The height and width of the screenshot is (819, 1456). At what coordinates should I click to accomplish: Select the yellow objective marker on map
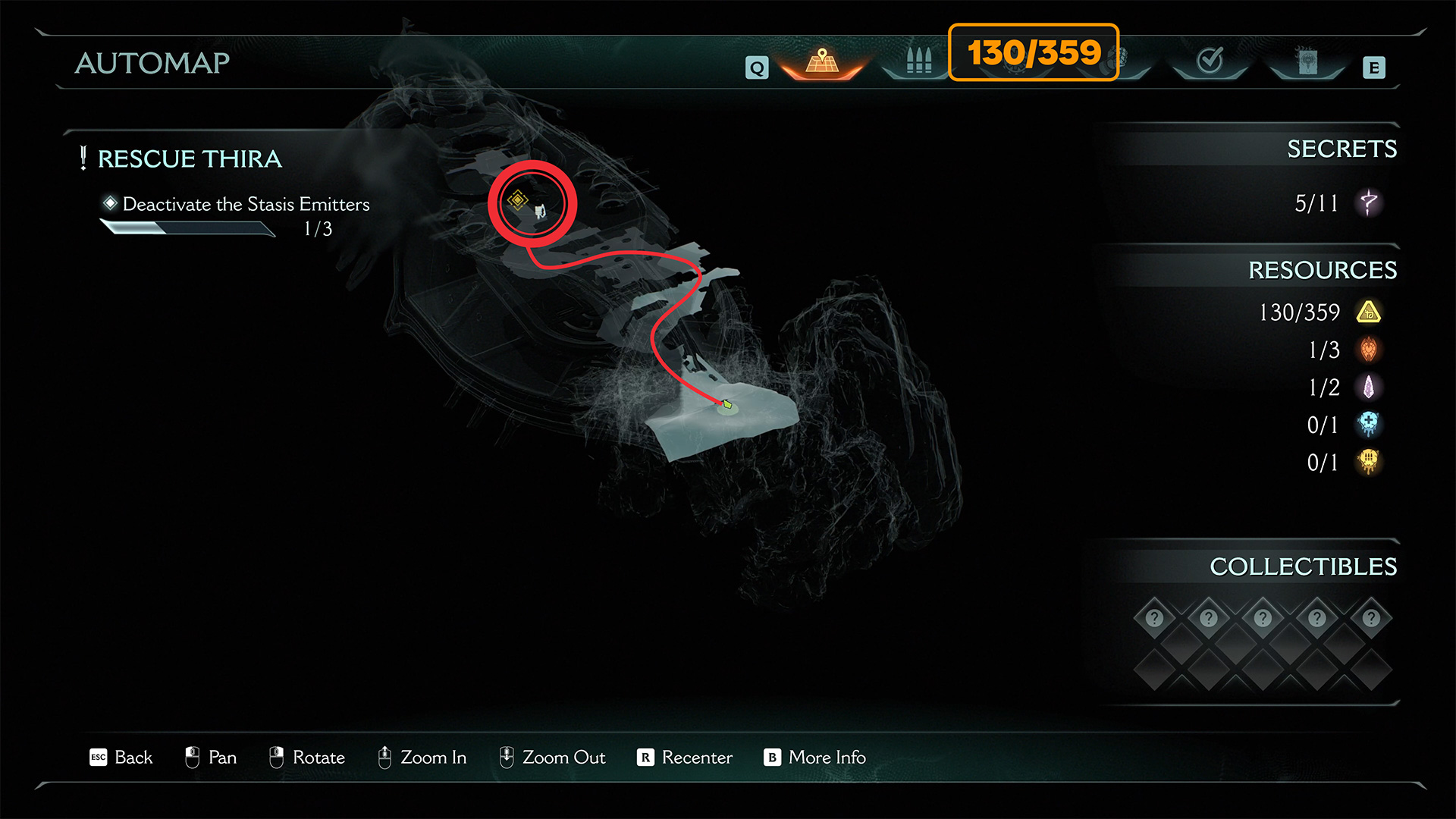(x=518, y=199)
